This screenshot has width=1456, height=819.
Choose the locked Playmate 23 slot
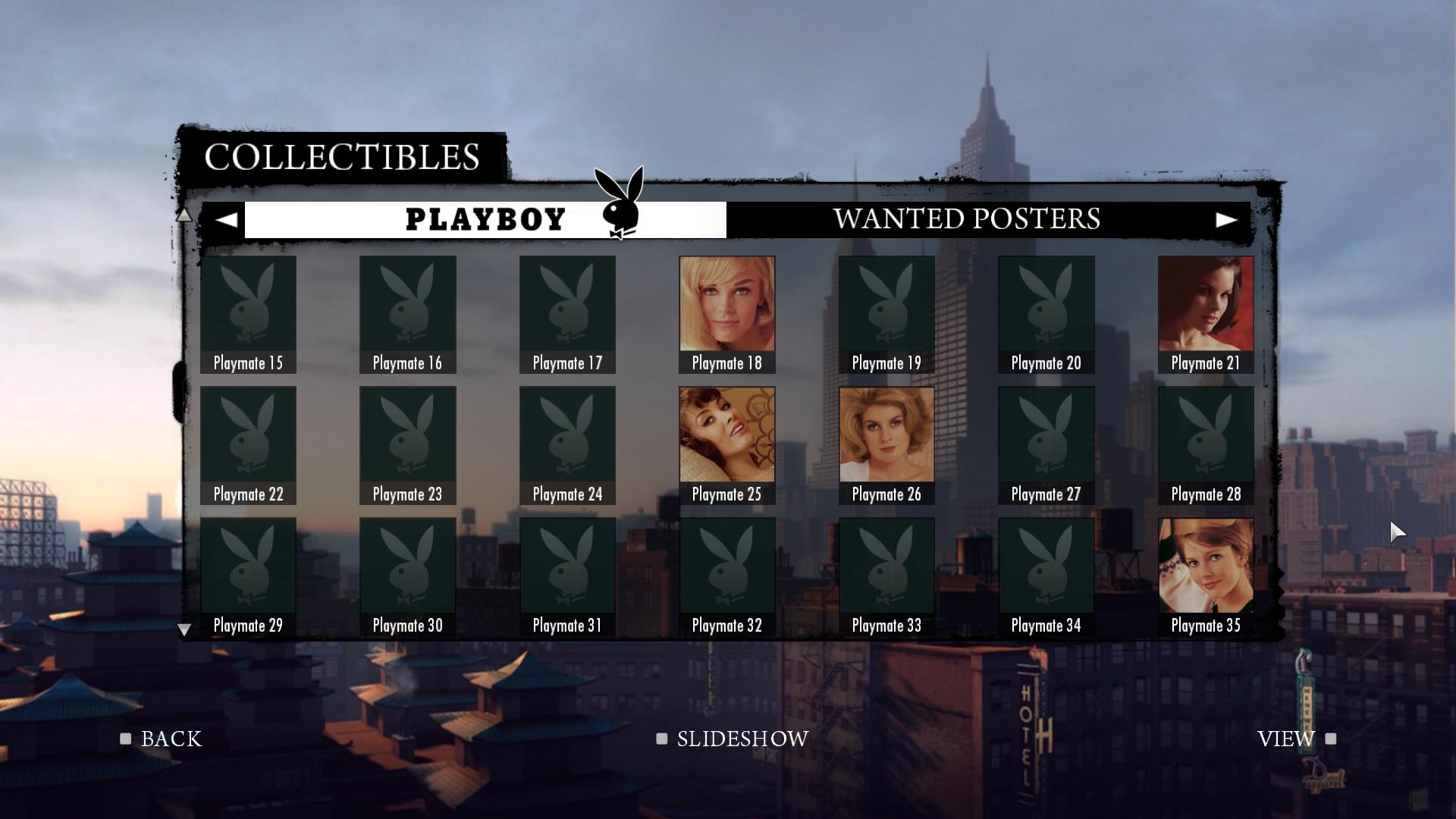tap(407, 445)
